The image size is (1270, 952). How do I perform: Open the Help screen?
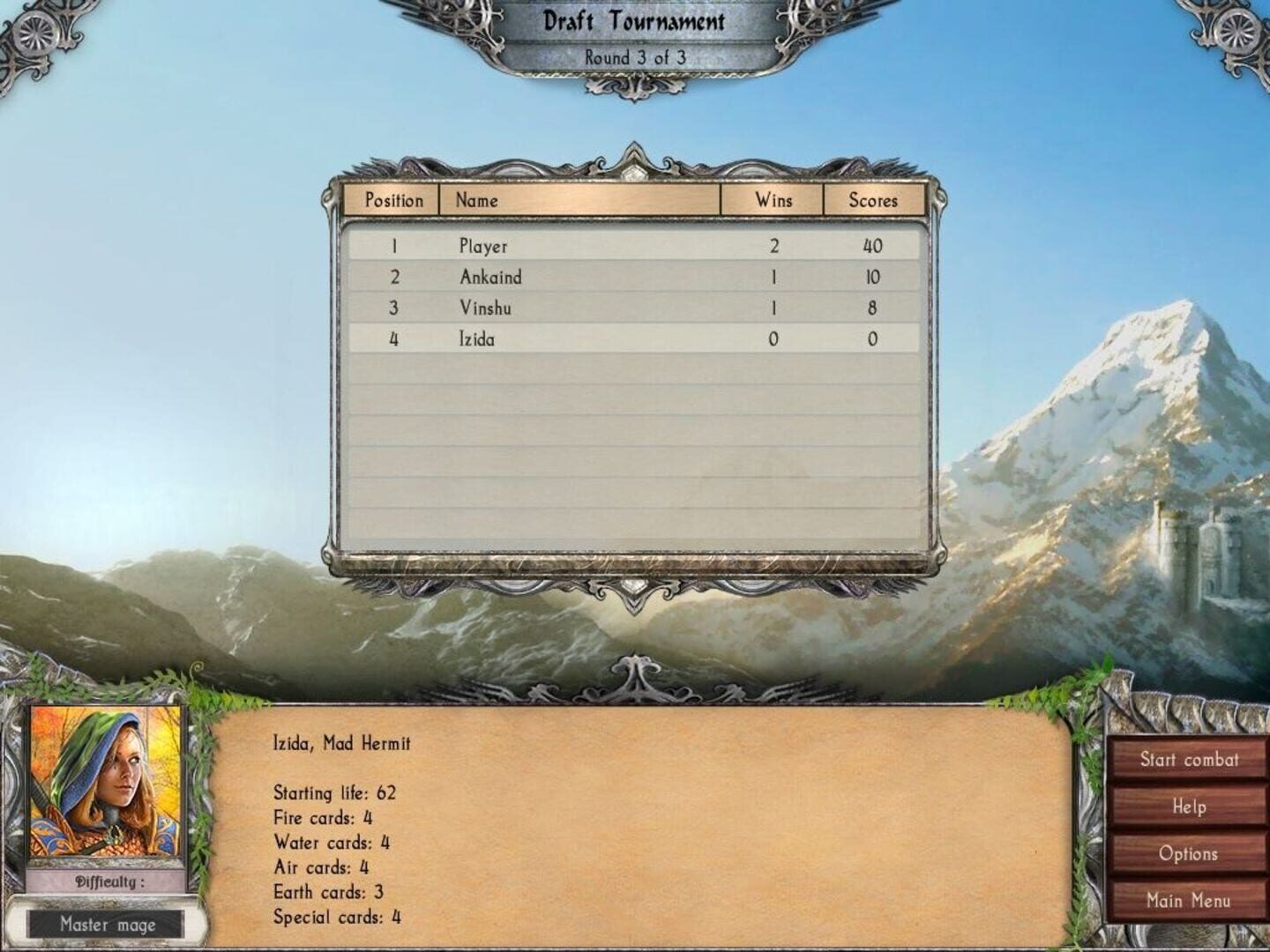(x=1190, y=806)
